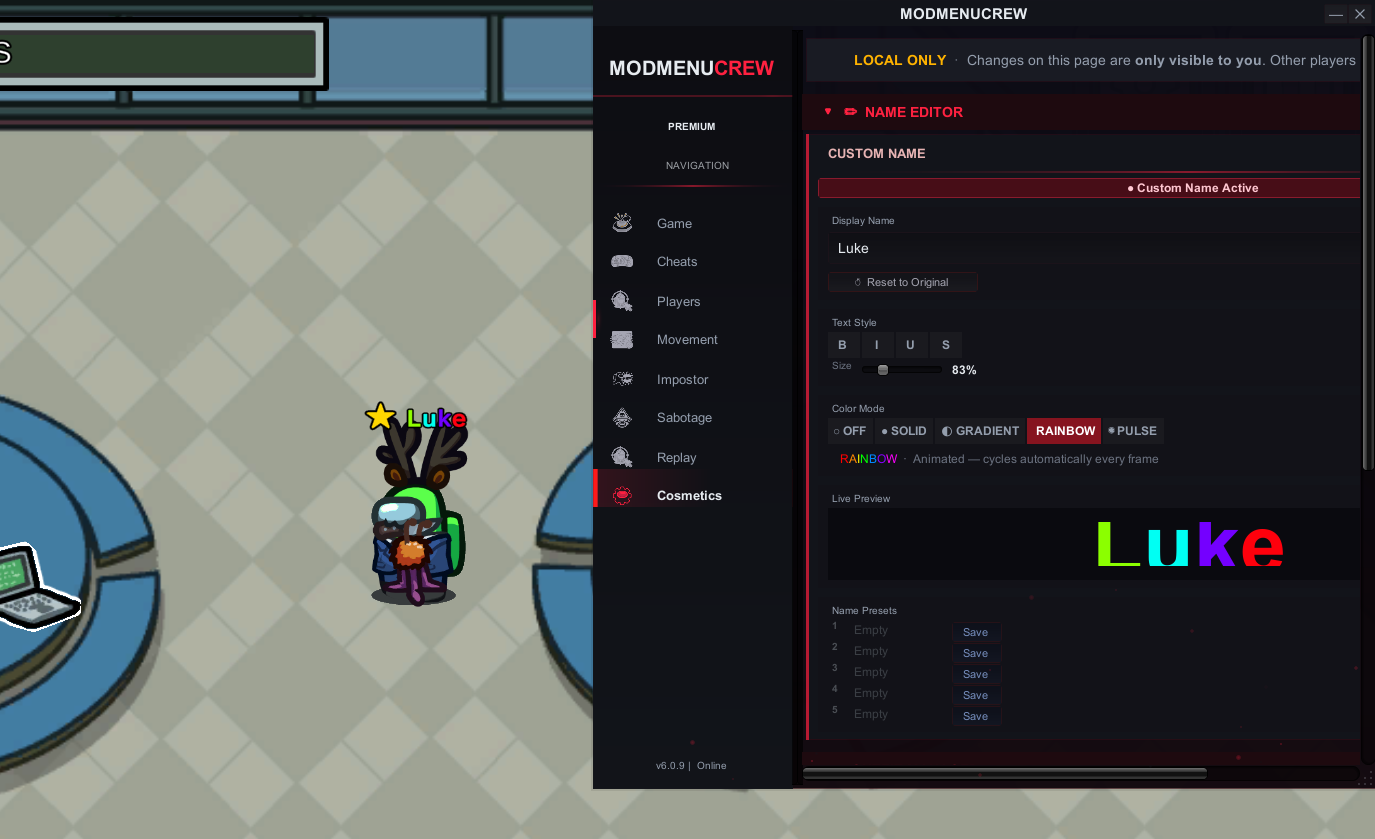Click the Movement footsteps icon
The image size is (1375, 839).
coord(622,339)
